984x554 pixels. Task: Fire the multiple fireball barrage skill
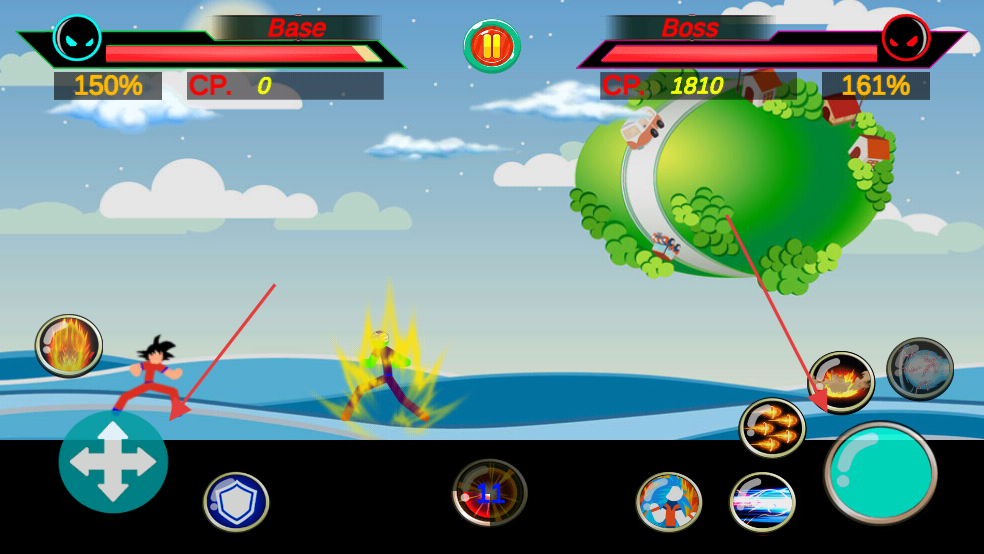[x=772, y=428]
